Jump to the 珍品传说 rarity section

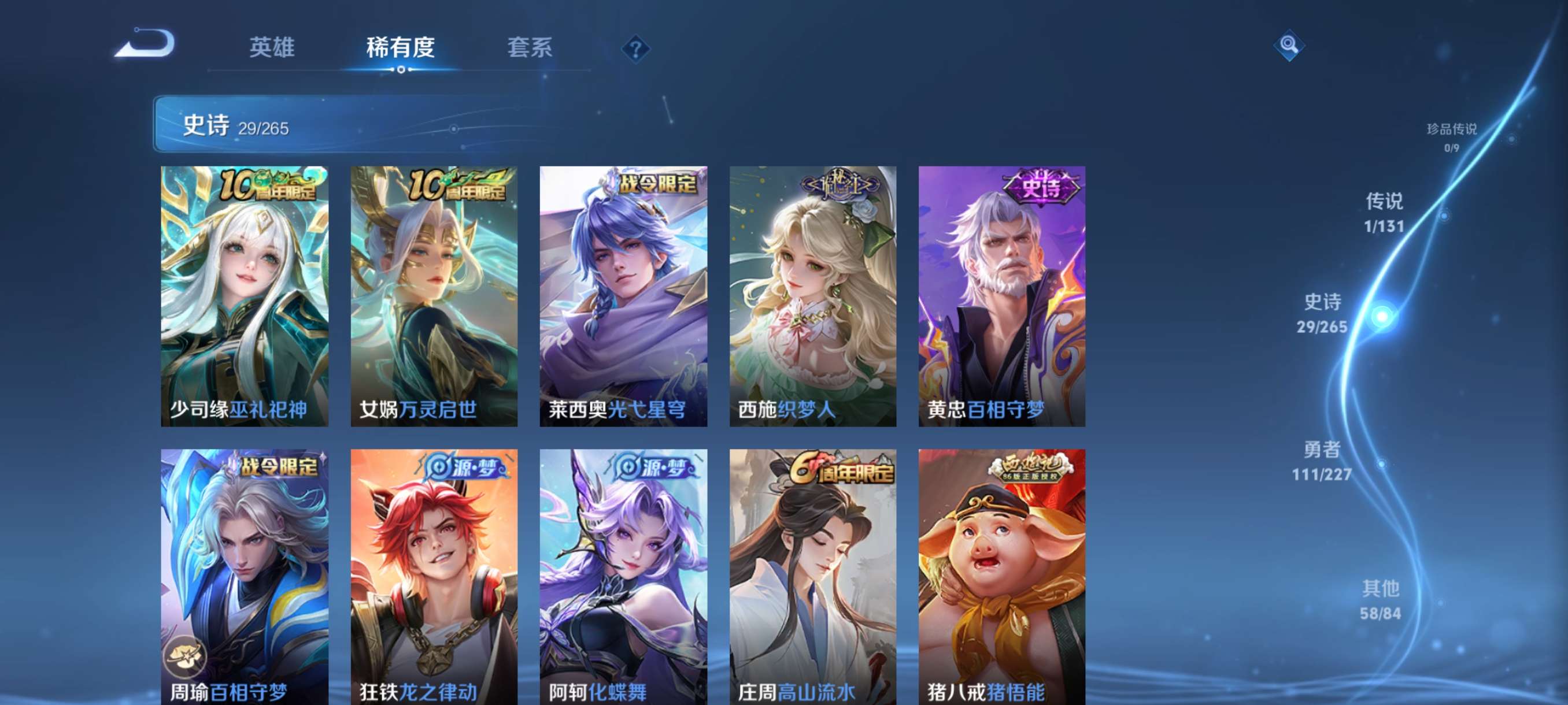1451,136
